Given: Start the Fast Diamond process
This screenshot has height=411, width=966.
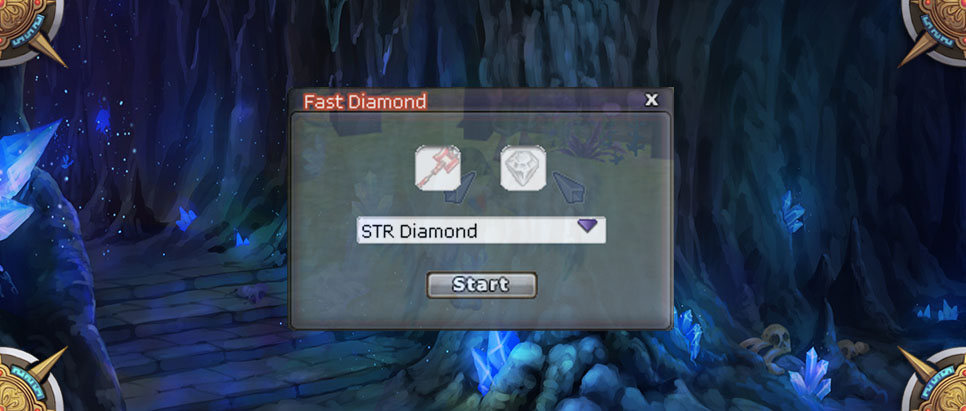Looking at the screenshot, I should [481, 285].
